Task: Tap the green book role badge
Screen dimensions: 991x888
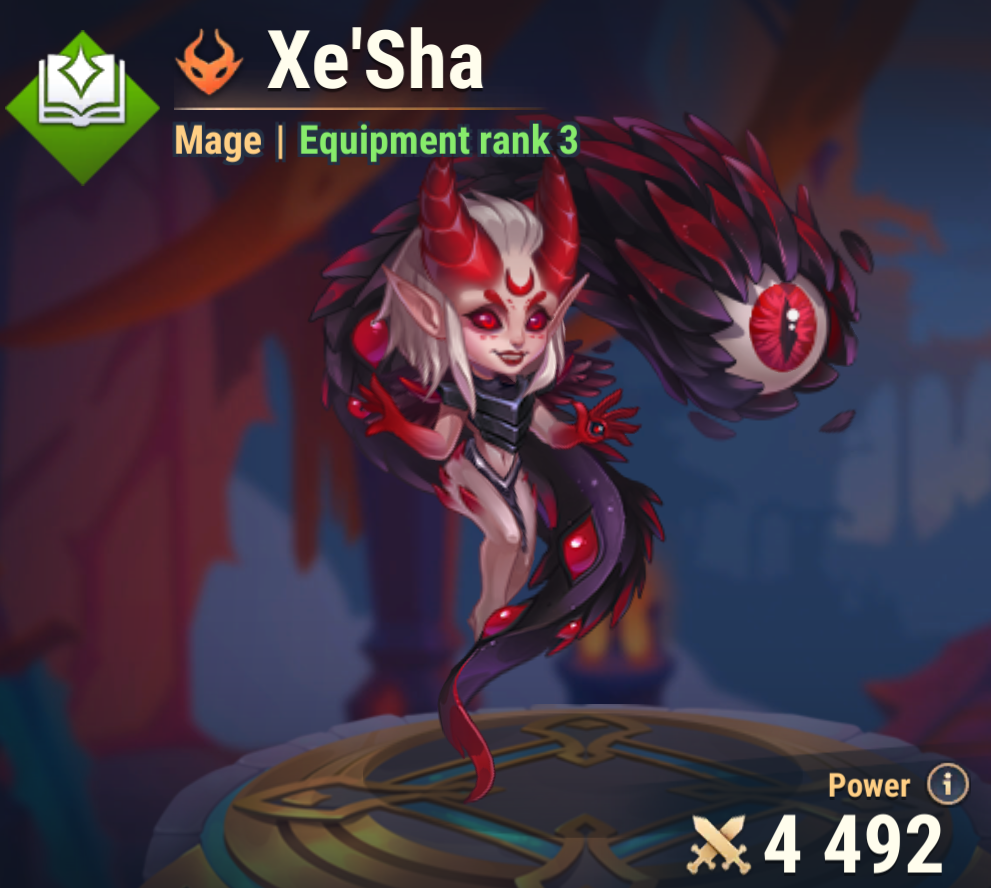Action: 82,107
